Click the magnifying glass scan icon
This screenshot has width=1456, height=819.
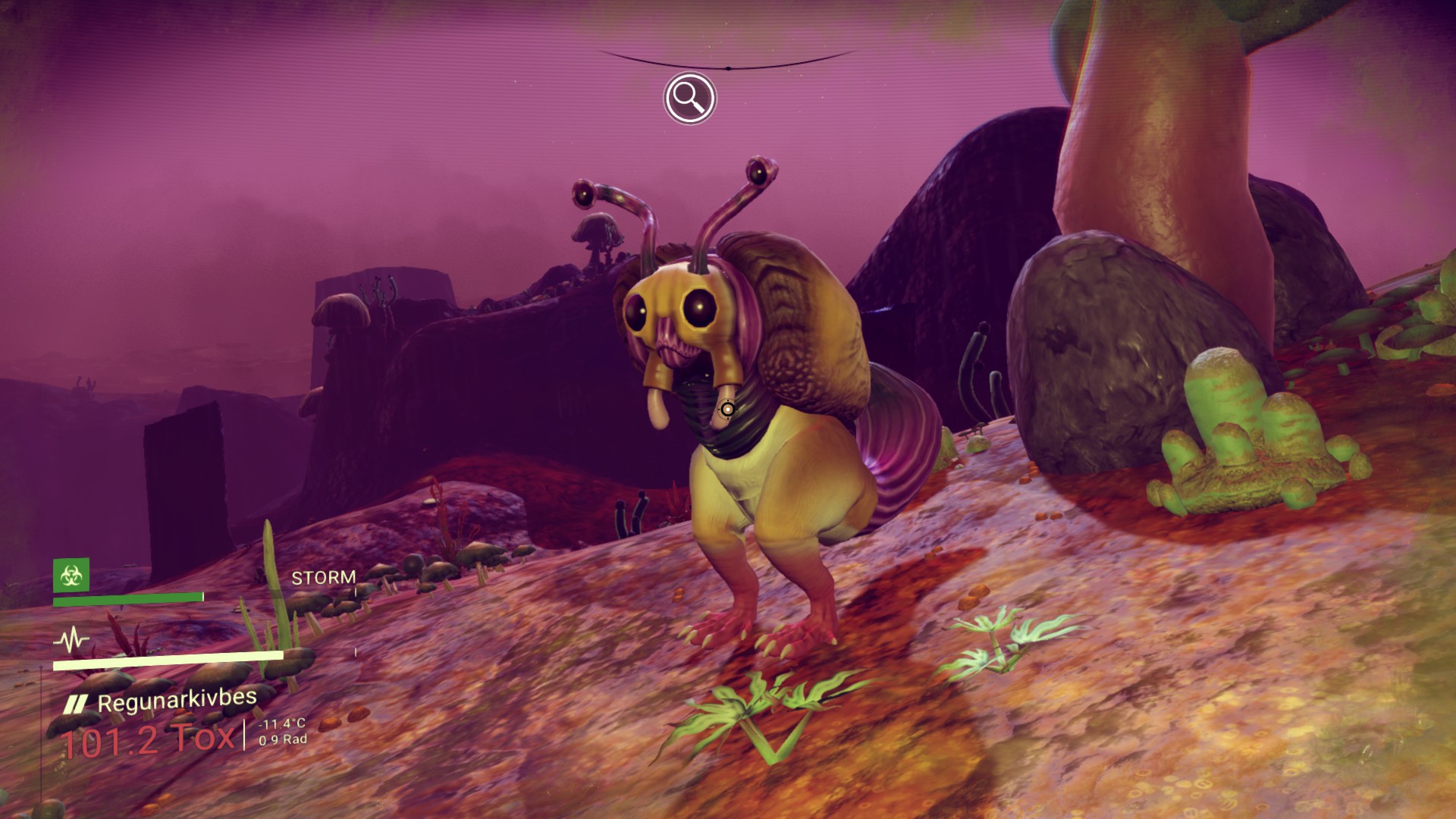(689, 98)
